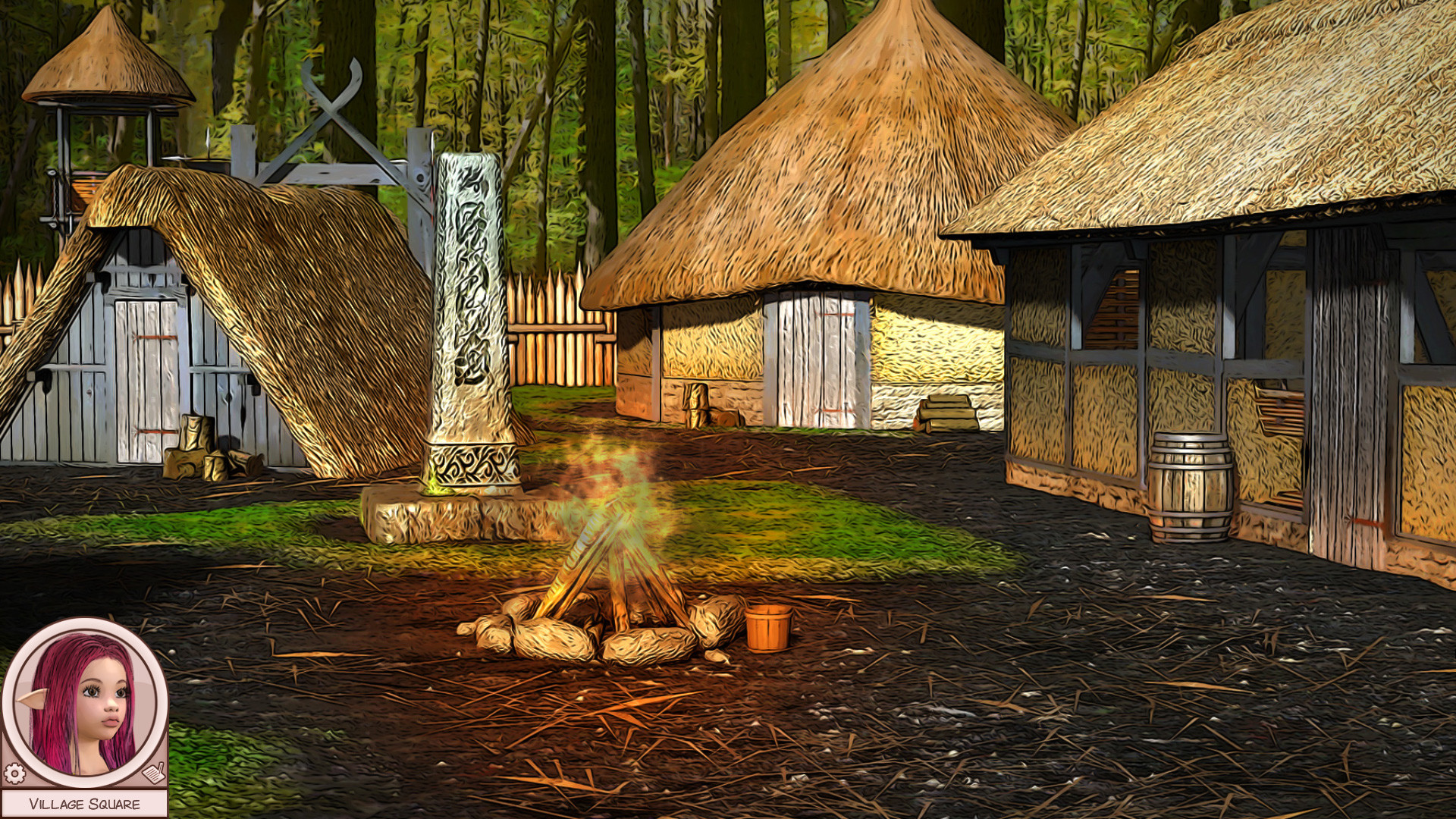Click the pink-haired elf character portrait
Viewport: 1456px width, 819px height.
tap(84, 702)
